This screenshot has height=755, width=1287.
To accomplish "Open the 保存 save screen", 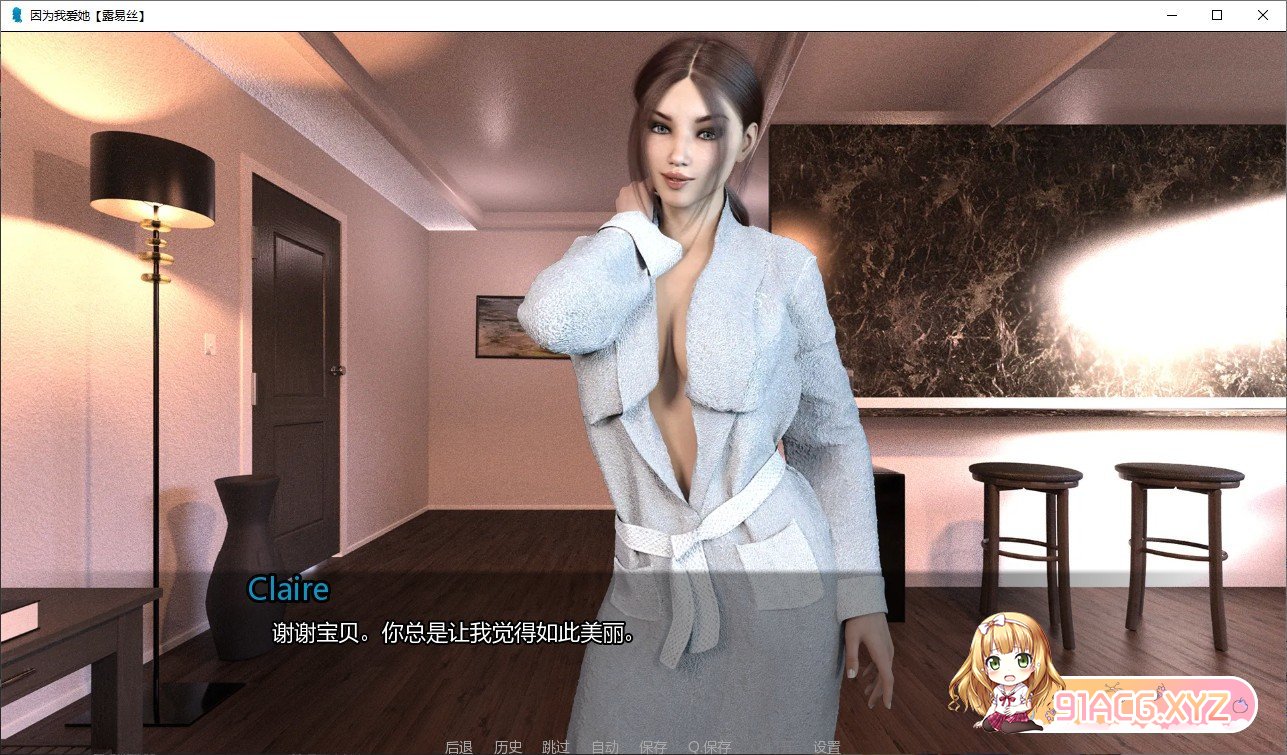I will 654,746.
